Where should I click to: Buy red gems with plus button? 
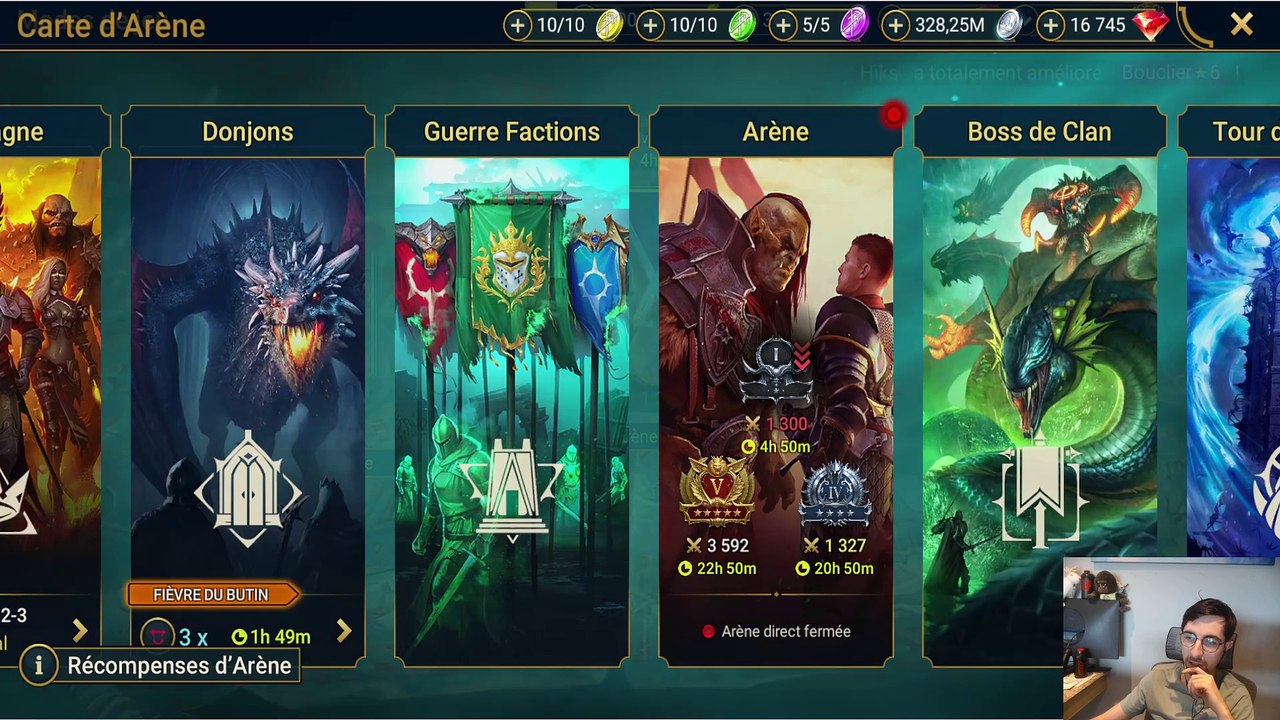click(1050, 26)
